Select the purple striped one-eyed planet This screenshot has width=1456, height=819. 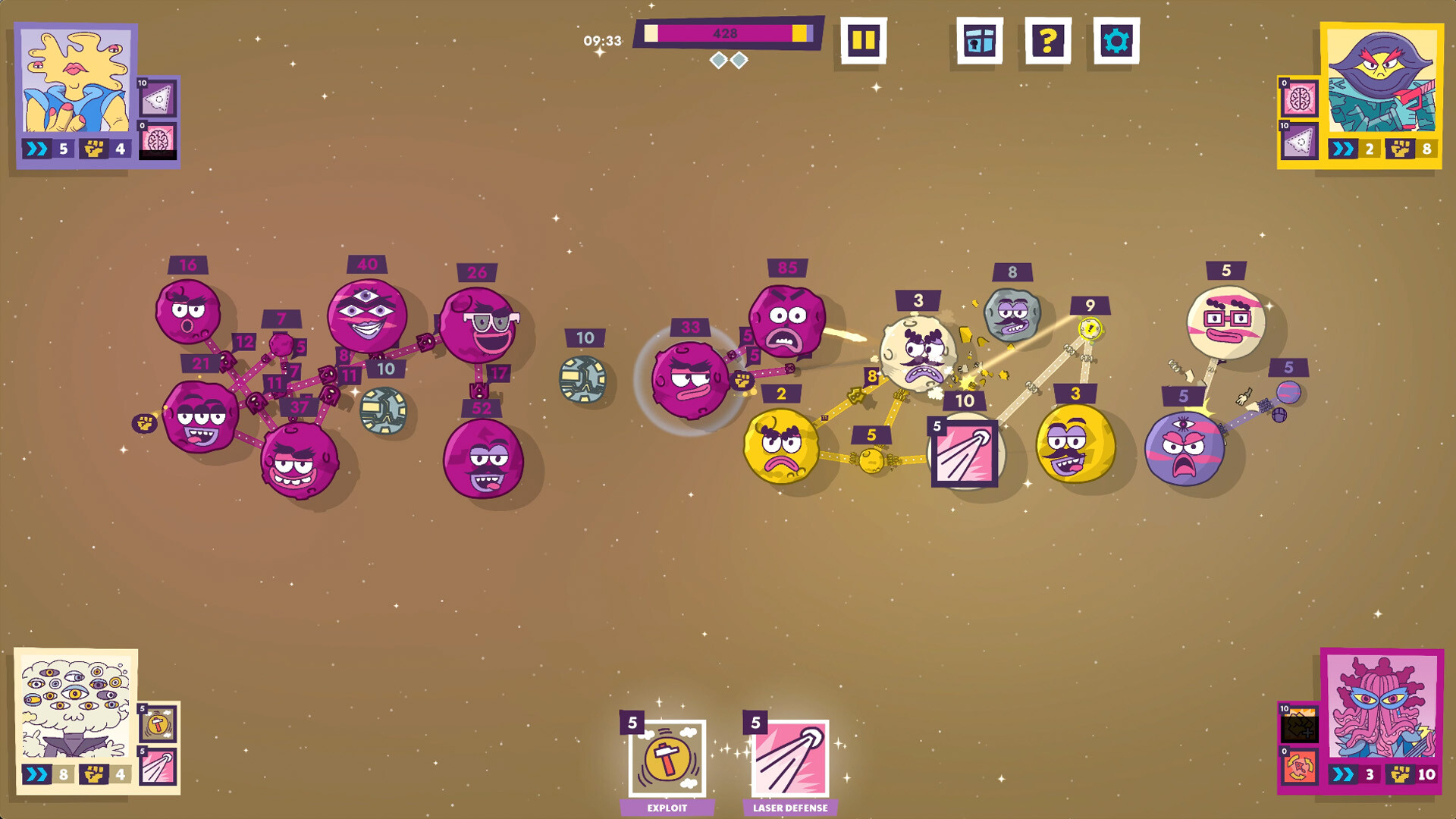[1183, 449]
